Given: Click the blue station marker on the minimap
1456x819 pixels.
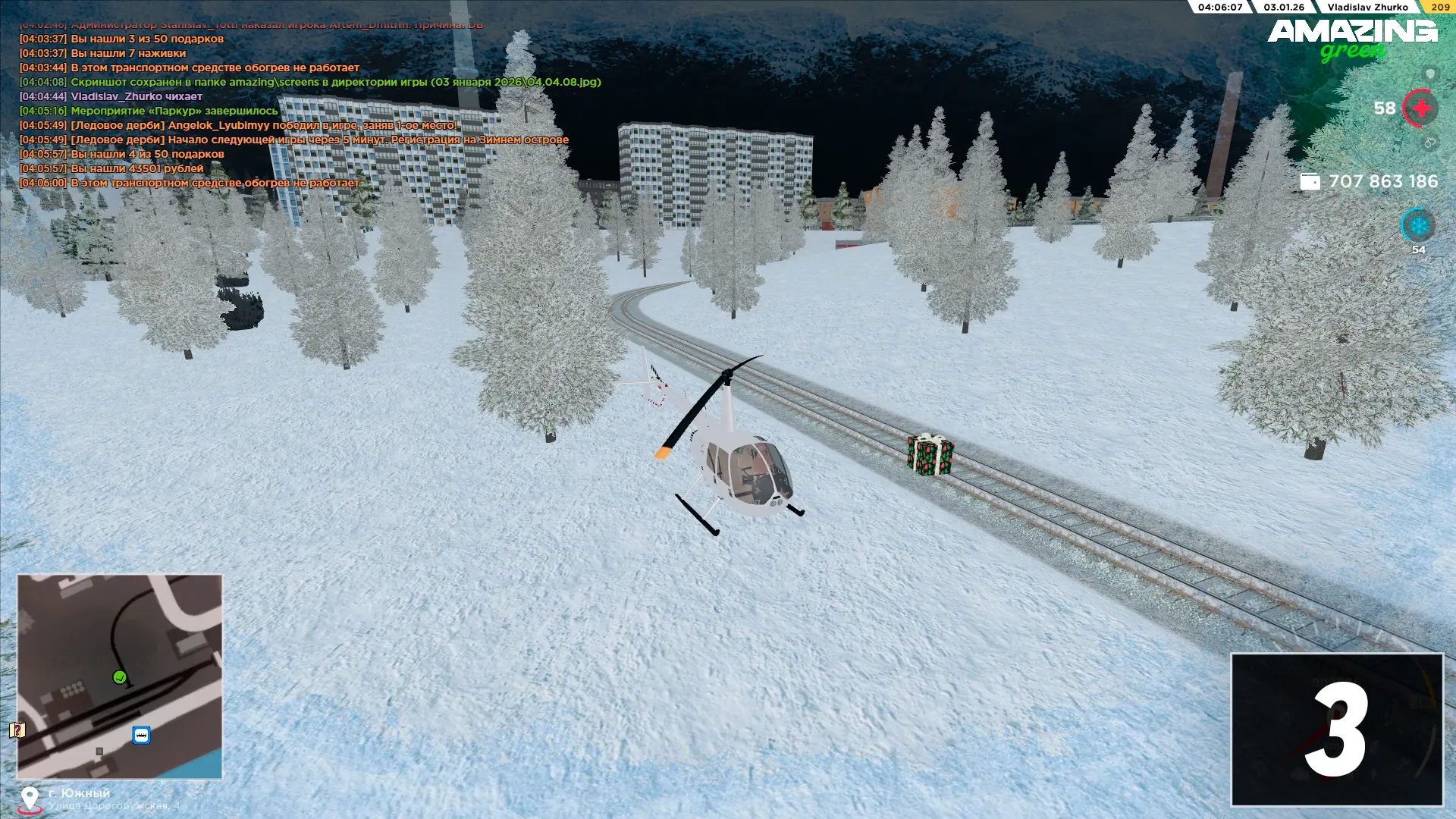Looking at the screenshot, I should (x=141, y=735).
